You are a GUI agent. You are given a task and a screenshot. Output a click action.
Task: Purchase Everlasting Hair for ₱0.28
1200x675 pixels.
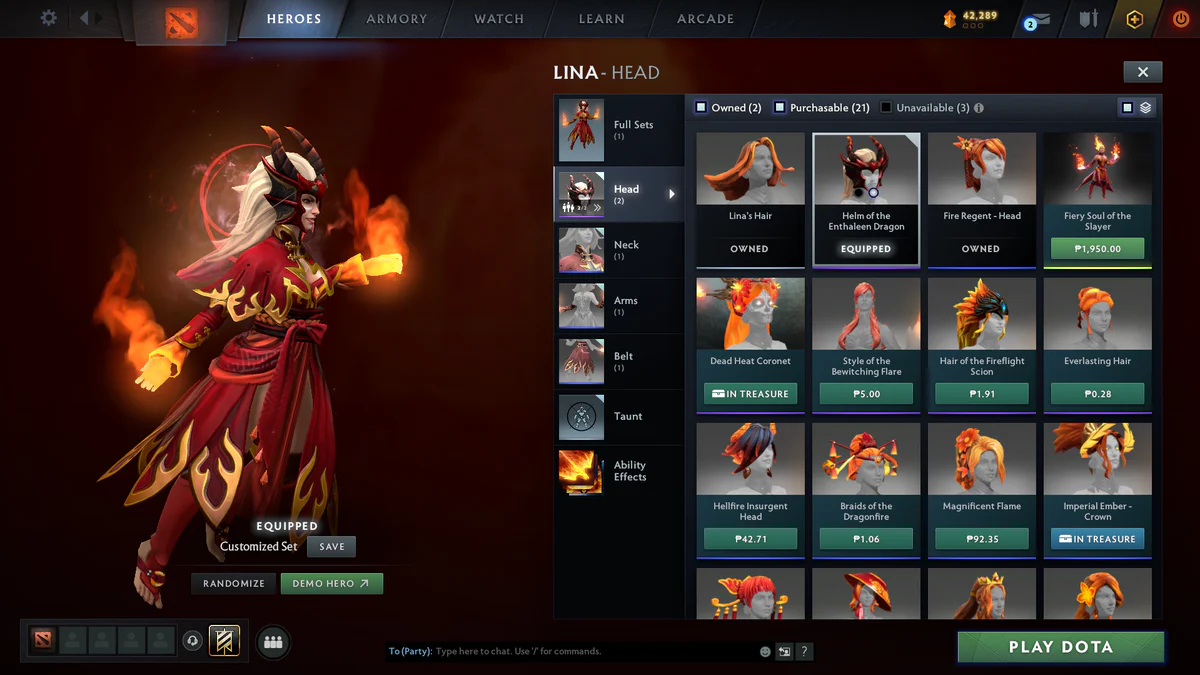tap(1097, 394)
